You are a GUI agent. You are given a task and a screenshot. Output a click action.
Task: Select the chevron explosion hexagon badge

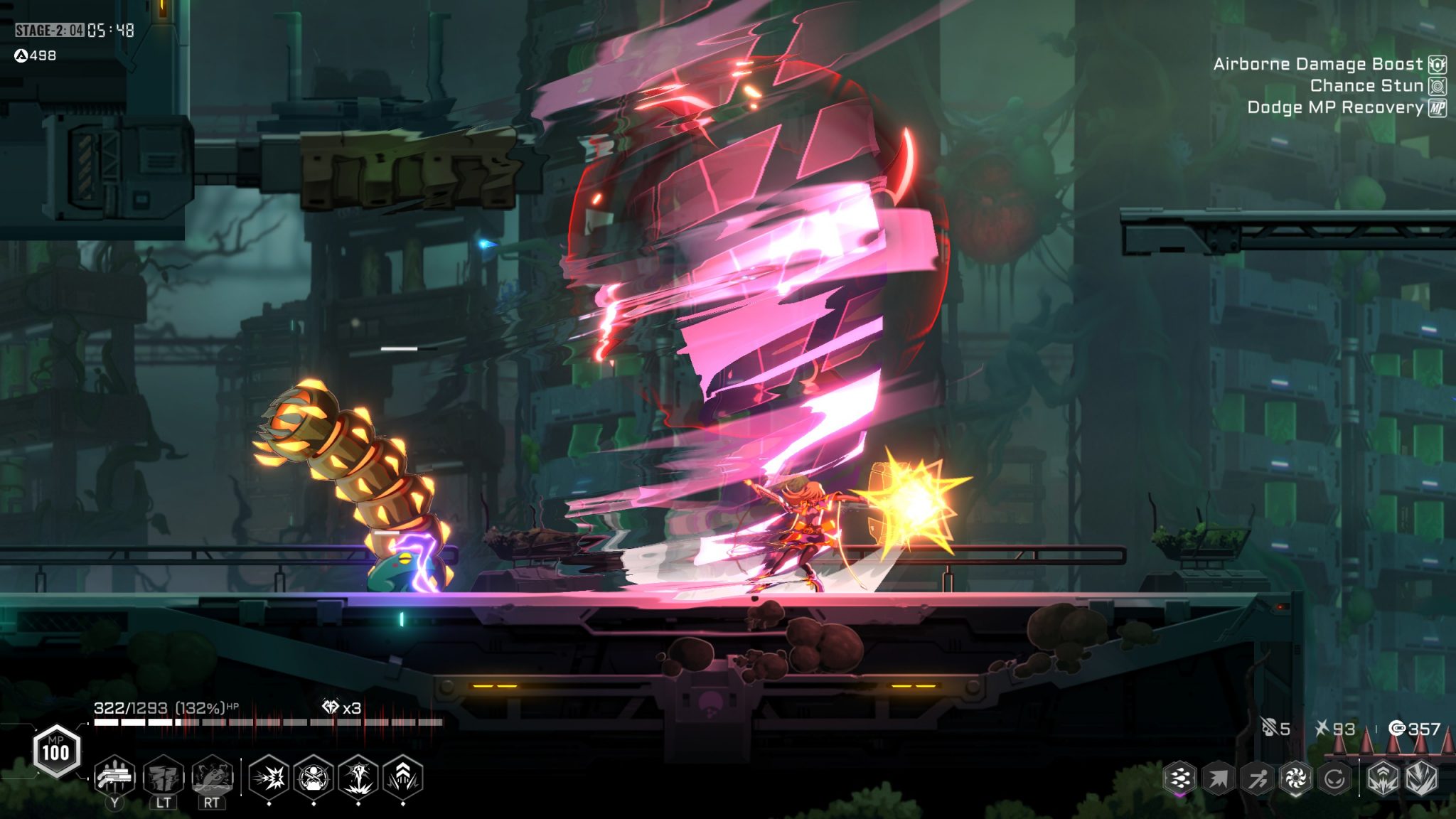point(1383,778)
